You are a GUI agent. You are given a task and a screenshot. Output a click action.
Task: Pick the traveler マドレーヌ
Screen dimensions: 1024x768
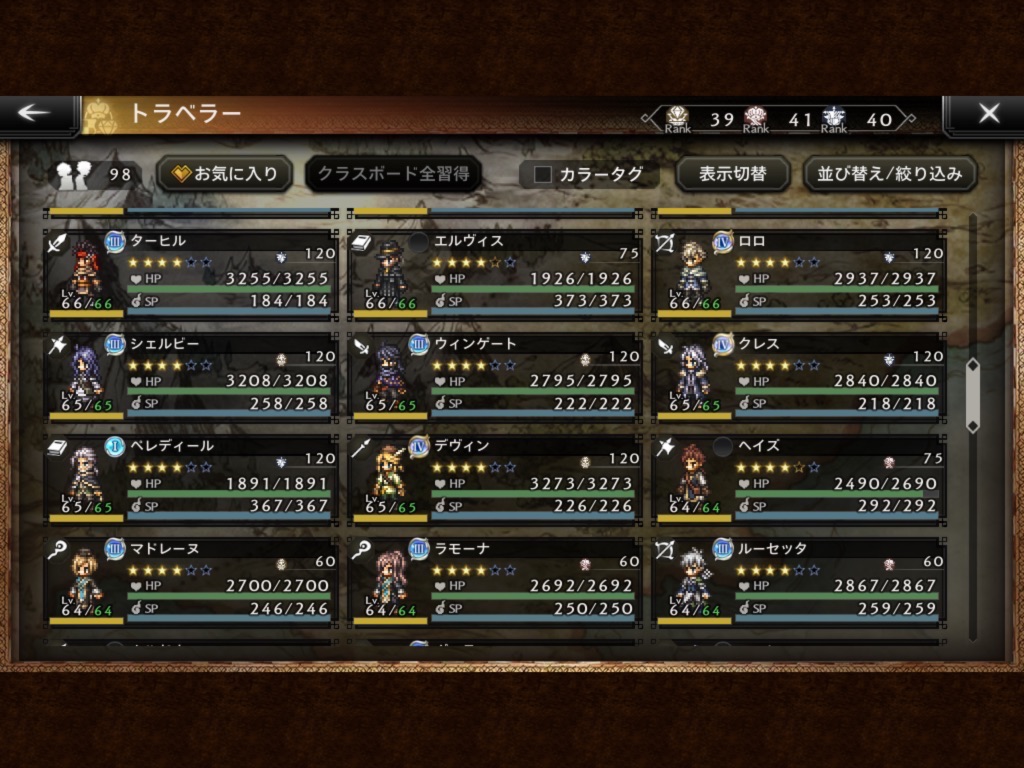(x=190, y=580)
